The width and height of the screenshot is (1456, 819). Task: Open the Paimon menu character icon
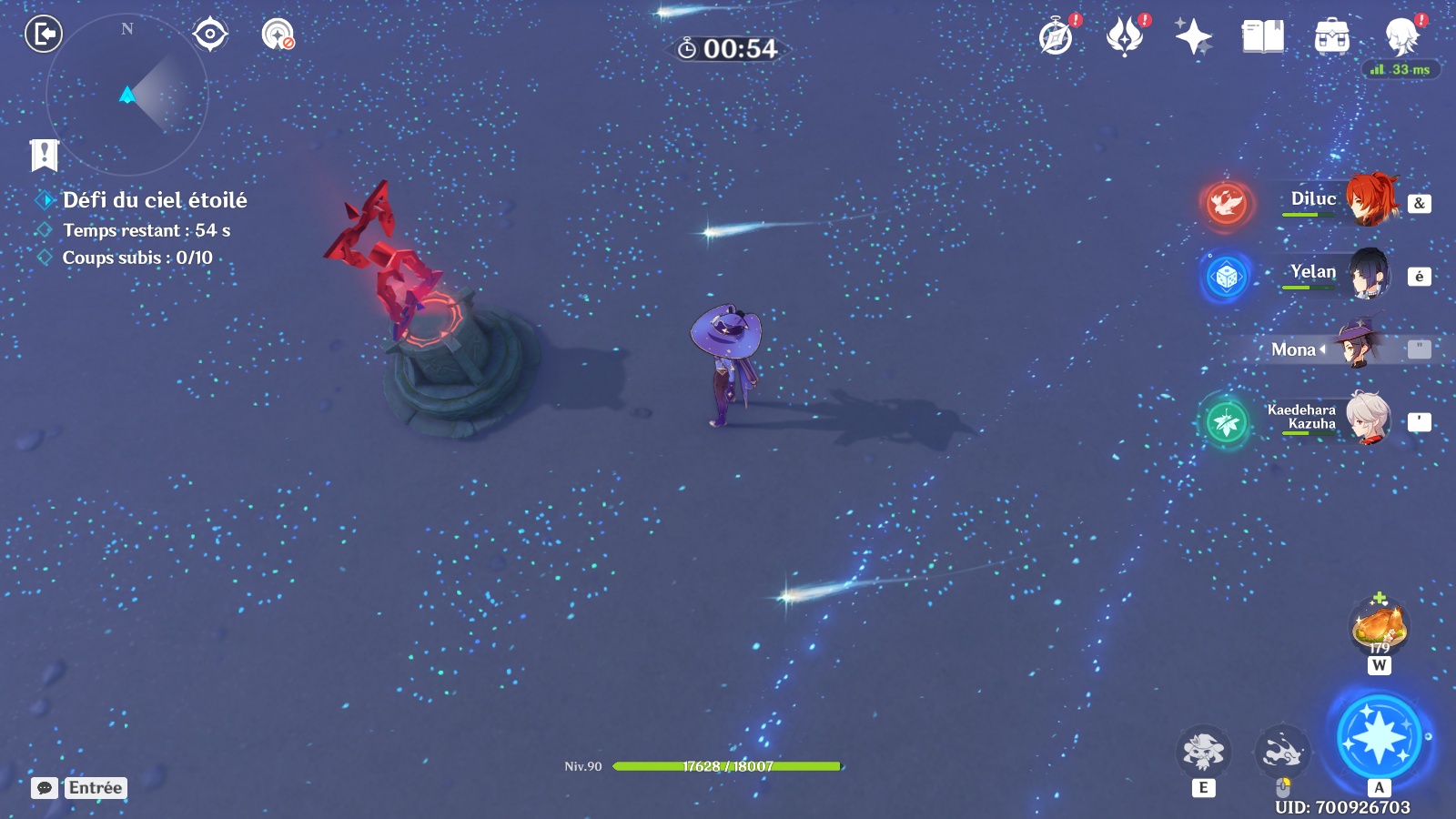click(x=1401, y=37)
